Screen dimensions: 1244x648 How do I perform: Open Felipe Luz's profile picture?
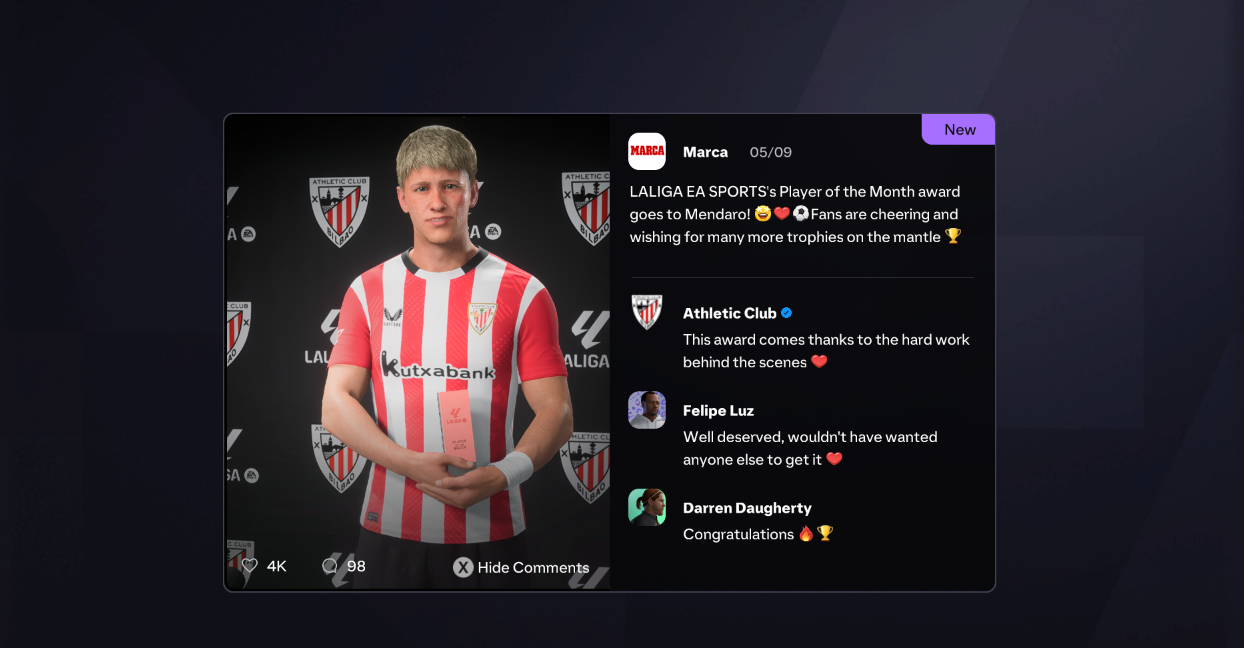point(647,410)
